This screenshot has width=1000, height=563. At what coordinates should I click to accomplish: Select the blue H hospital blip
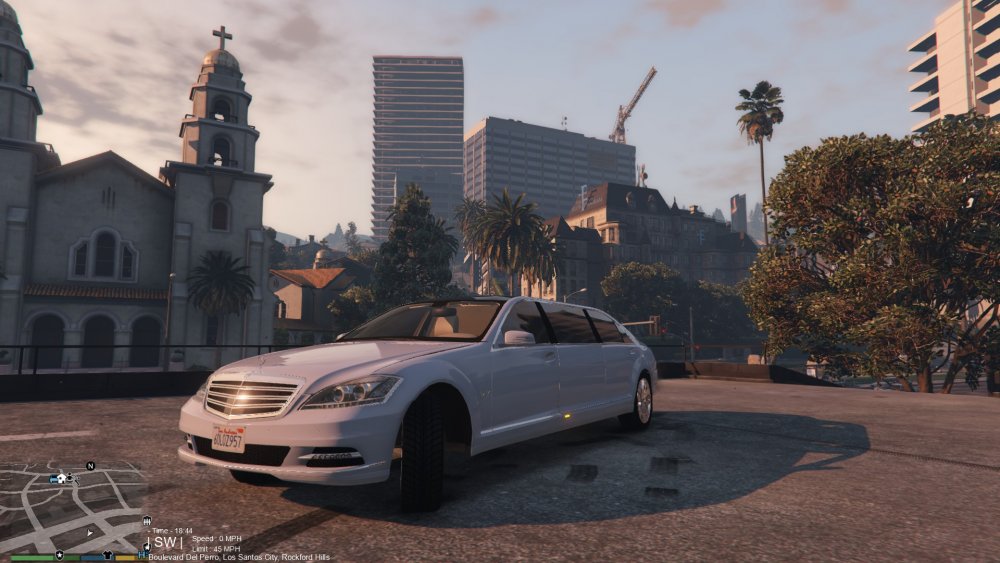click(141, 554)
